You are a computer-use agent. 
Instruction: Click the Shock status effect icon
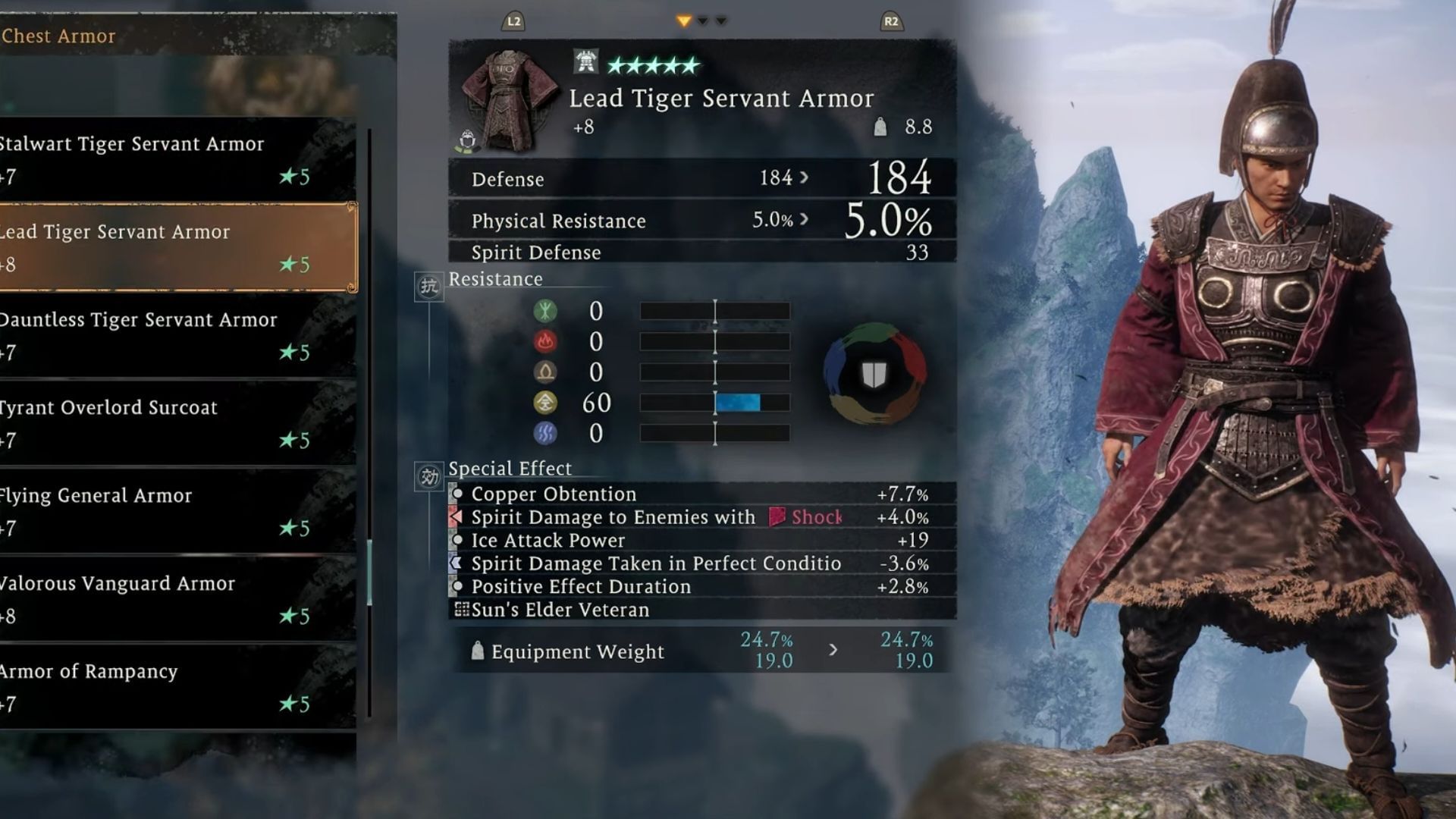click(x=775, y=517)
